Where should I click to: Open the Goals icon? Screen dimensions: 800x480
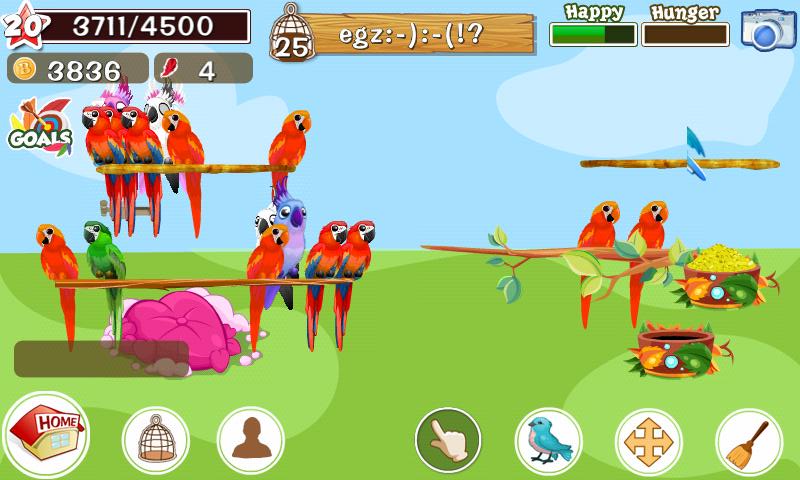click(40, 127)
